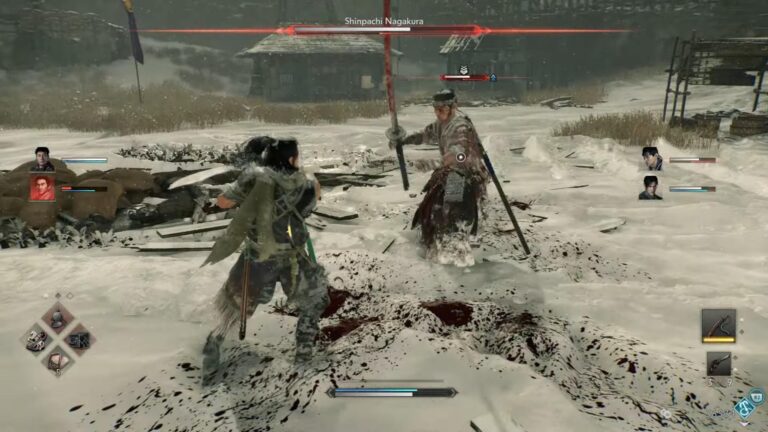Click the lock-on marker on Shinpachi Nagakura

tap(460, 157)
